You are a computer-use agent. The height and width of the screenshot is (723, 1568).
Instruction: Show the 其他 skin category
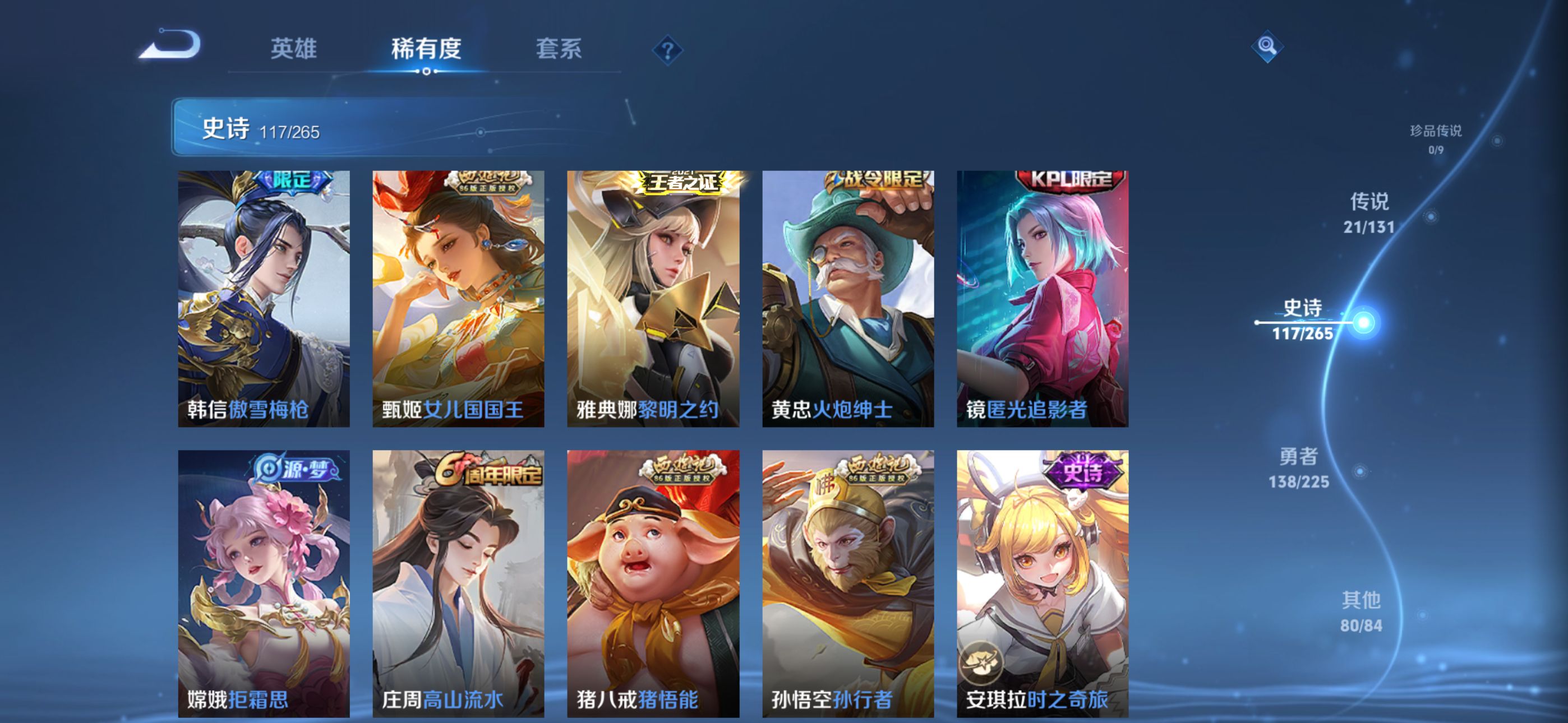click(x=1361, y=611)
